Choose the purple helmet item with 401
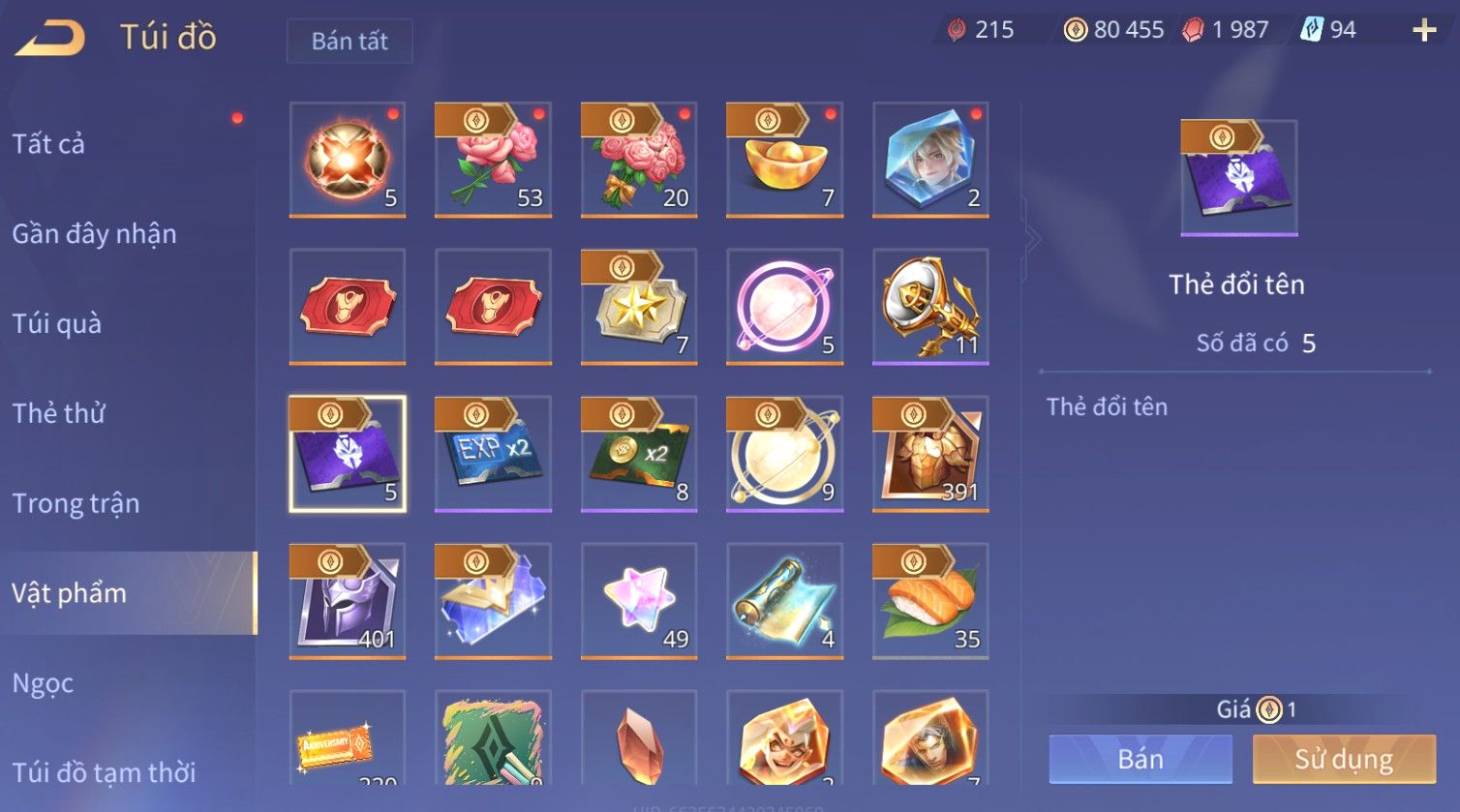 (348, 600)
